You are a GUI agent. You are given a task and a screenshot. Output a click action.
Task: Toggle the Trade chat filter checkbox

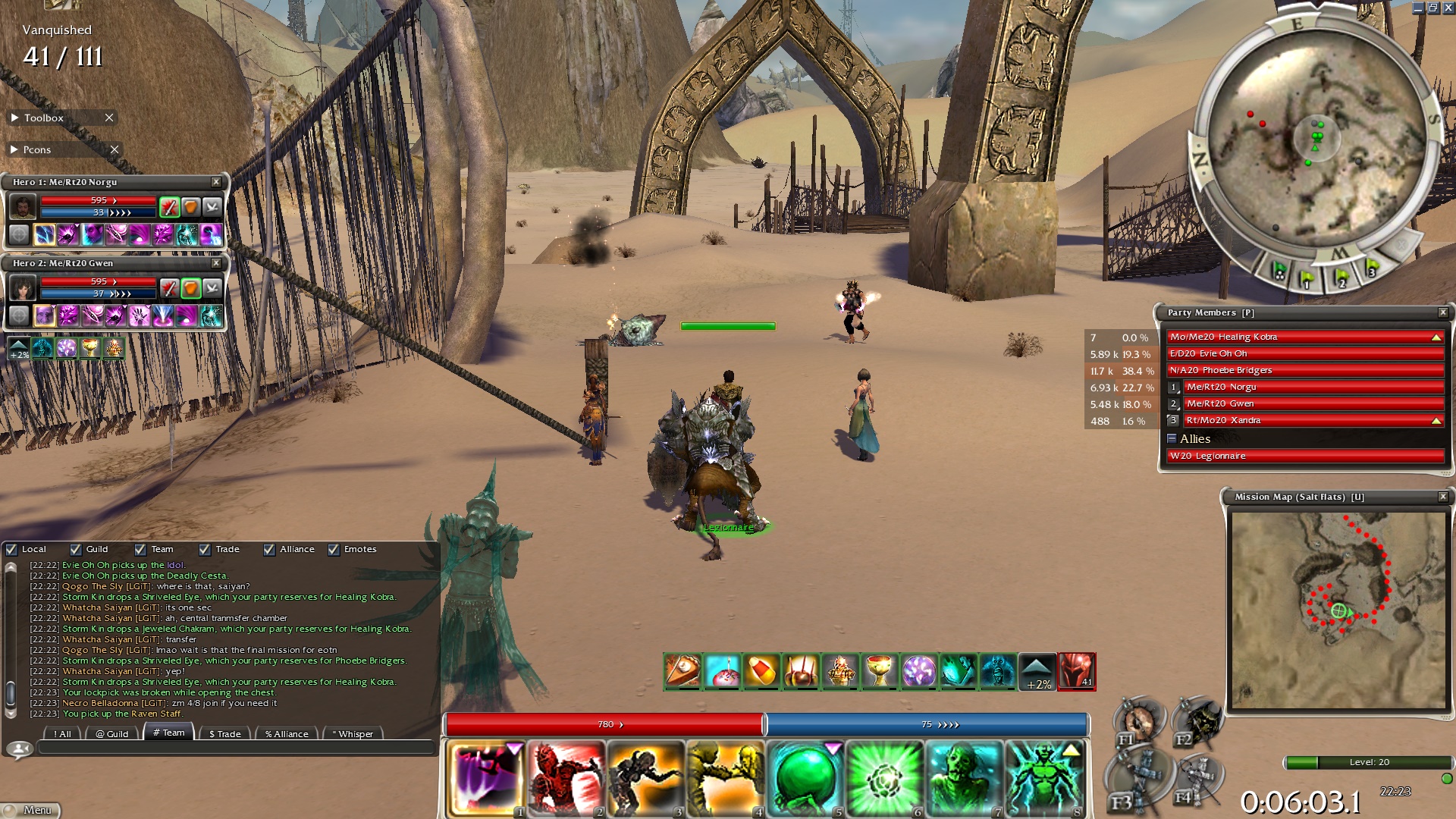(x=205, y=549)
